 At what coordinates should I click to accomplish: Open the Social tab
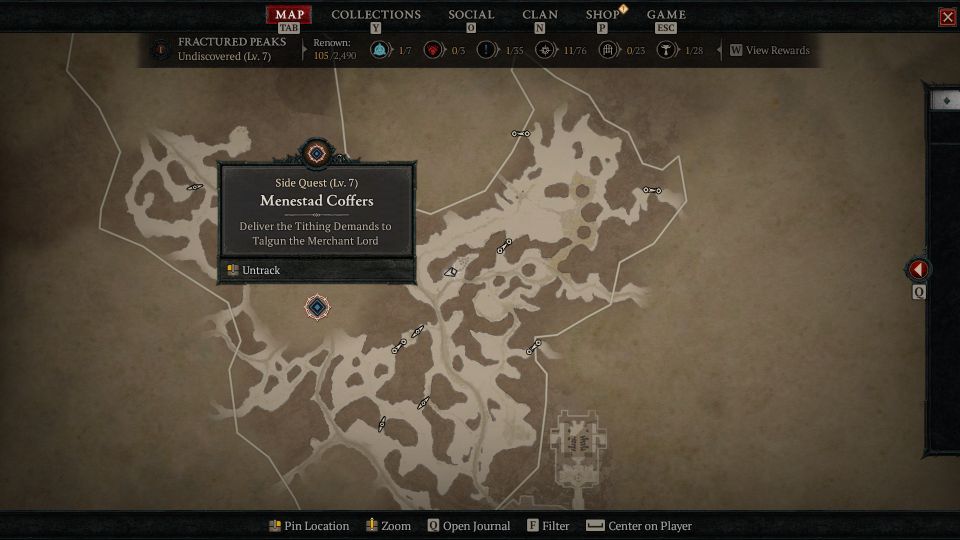pyautogui.click(x=471, y=14)
